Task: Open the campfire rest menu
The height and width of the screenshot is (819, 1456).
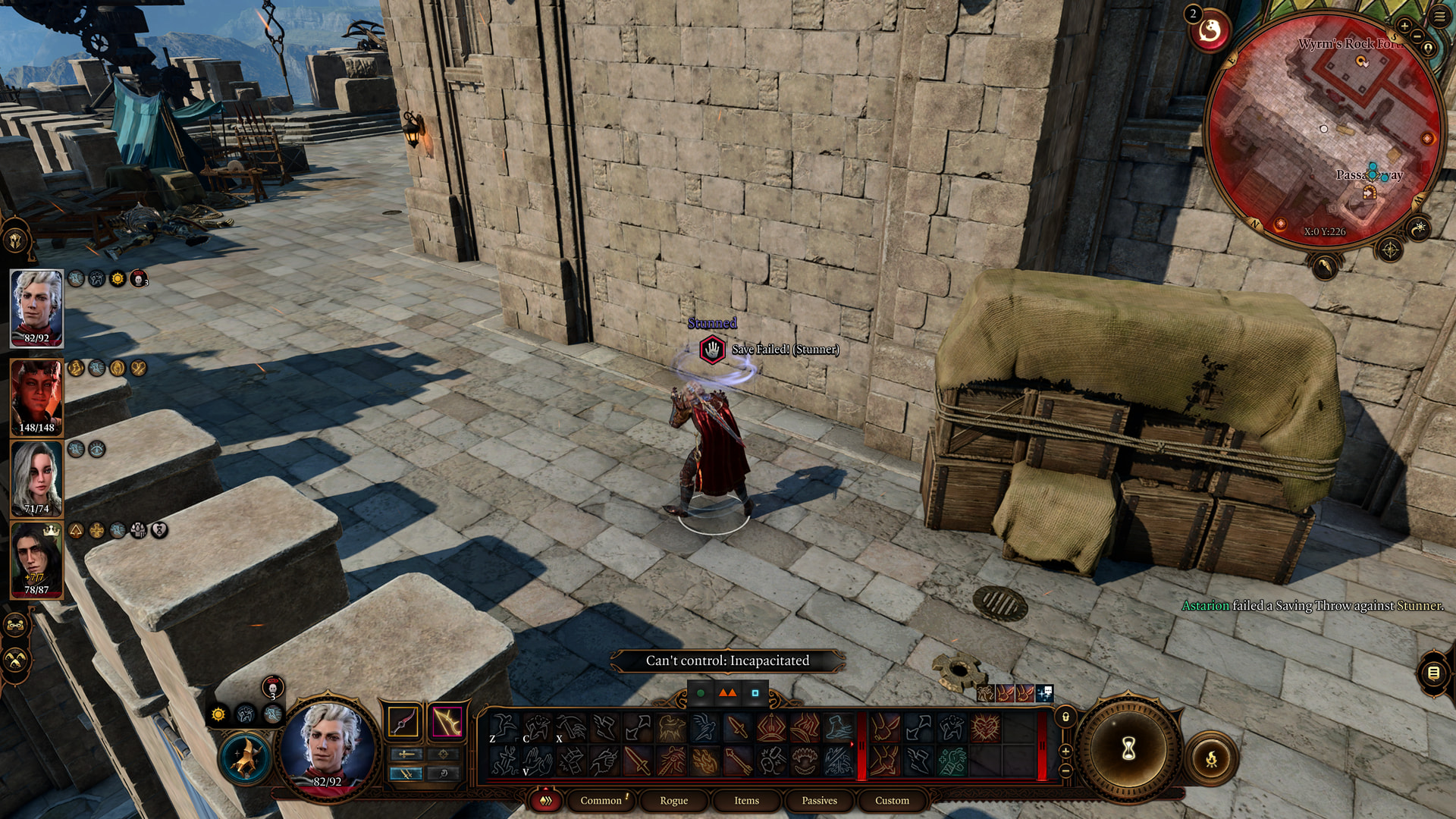Action: 1211,758
